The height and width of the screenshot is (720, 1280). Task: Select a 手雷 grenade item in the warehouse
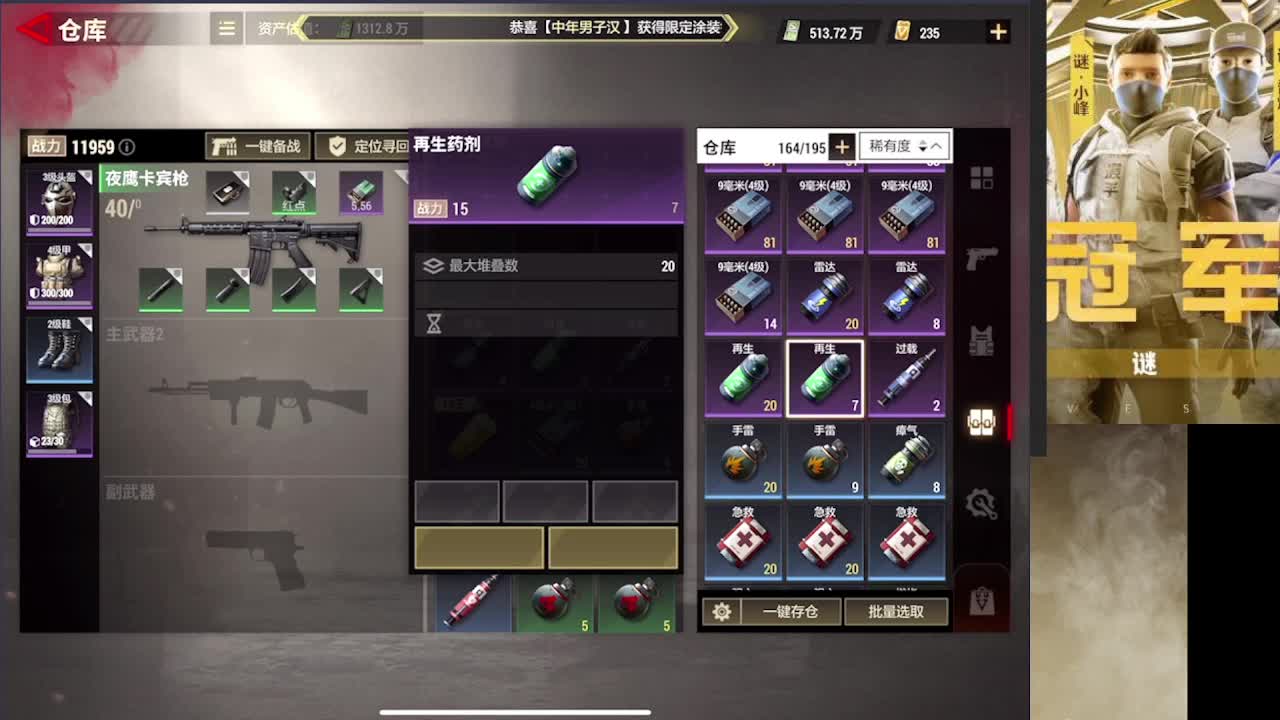[x=743, y=458]
